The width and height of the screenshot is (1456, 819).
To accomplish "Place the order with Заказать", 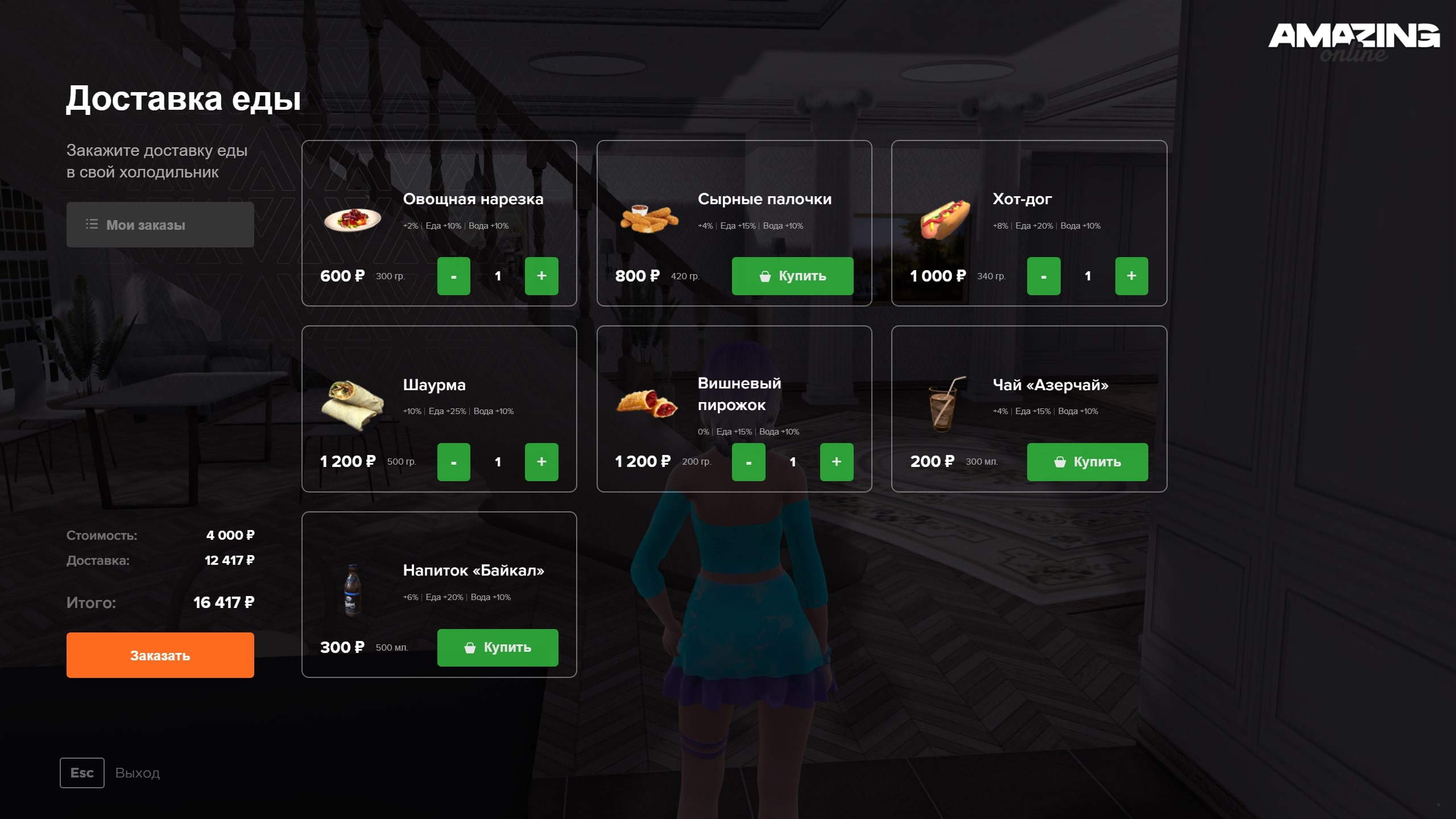I will pyautogui.click(x=160, y=655).
